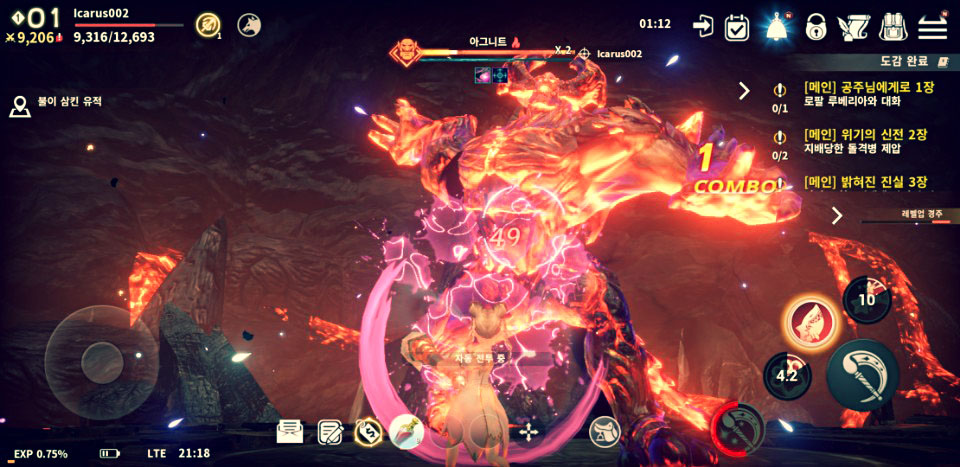The width and height of the screenshot is (960, 467).
Task: Tap the padlock screen-lock icon
Action: click(x=816, y=27)
